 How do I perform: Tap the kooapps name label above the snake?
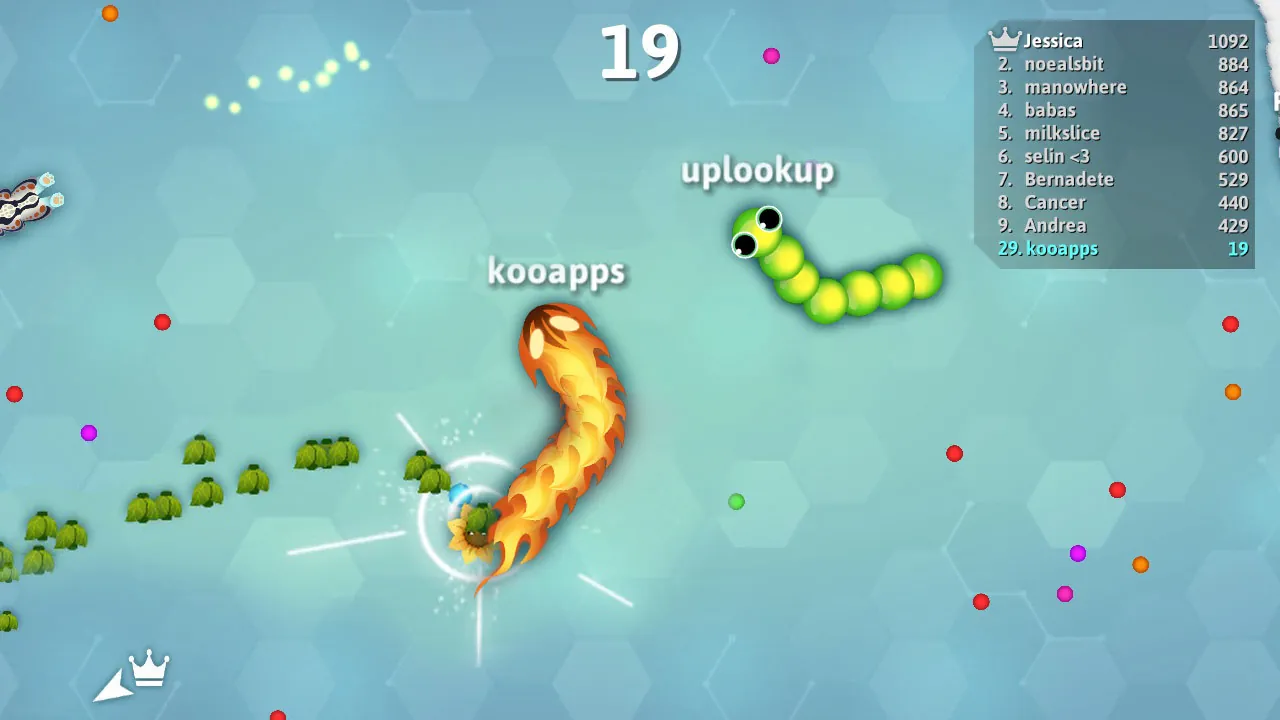tap(556, 271)
